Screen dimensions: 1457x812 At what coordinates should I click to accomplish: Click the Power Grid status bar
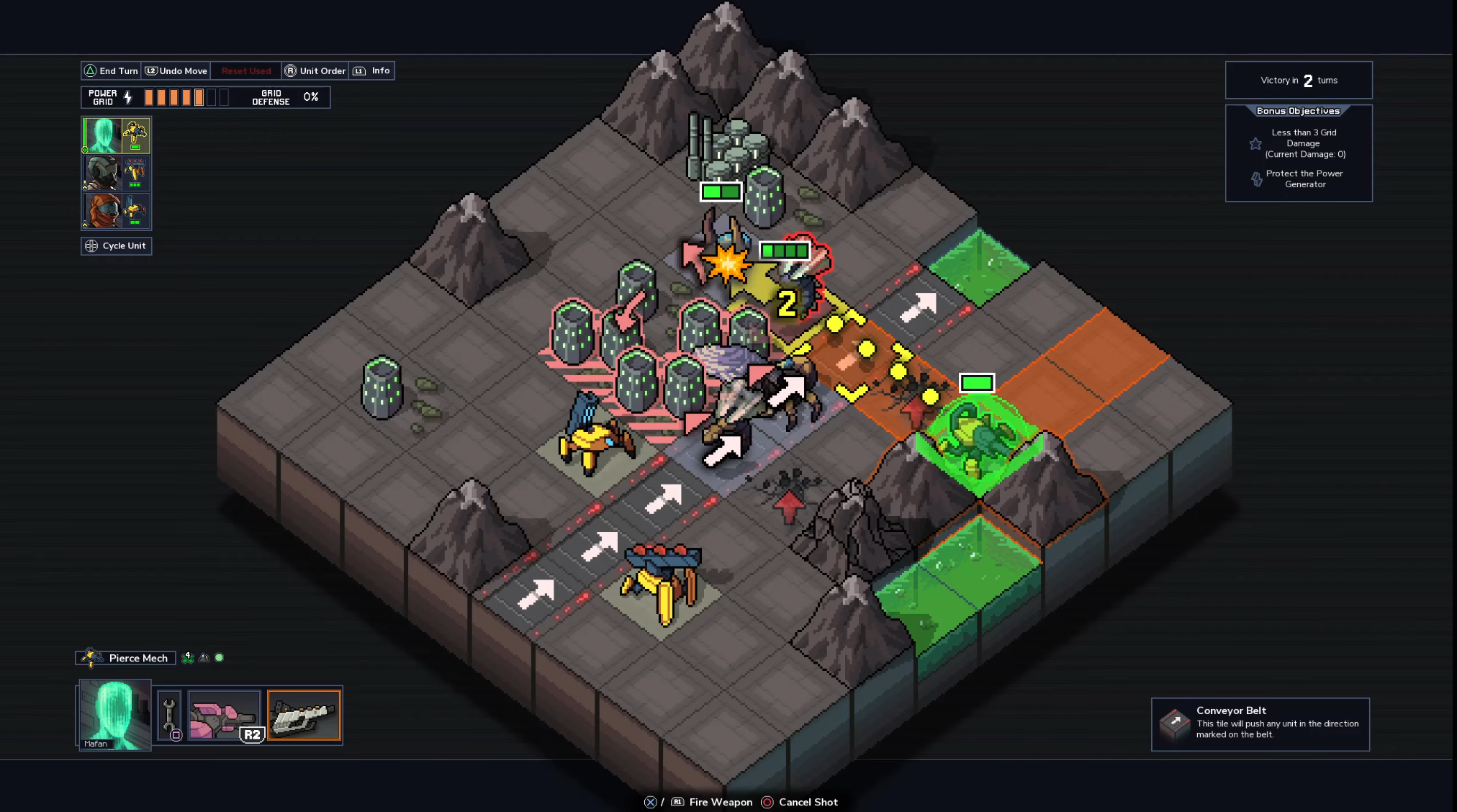(205, 97)
